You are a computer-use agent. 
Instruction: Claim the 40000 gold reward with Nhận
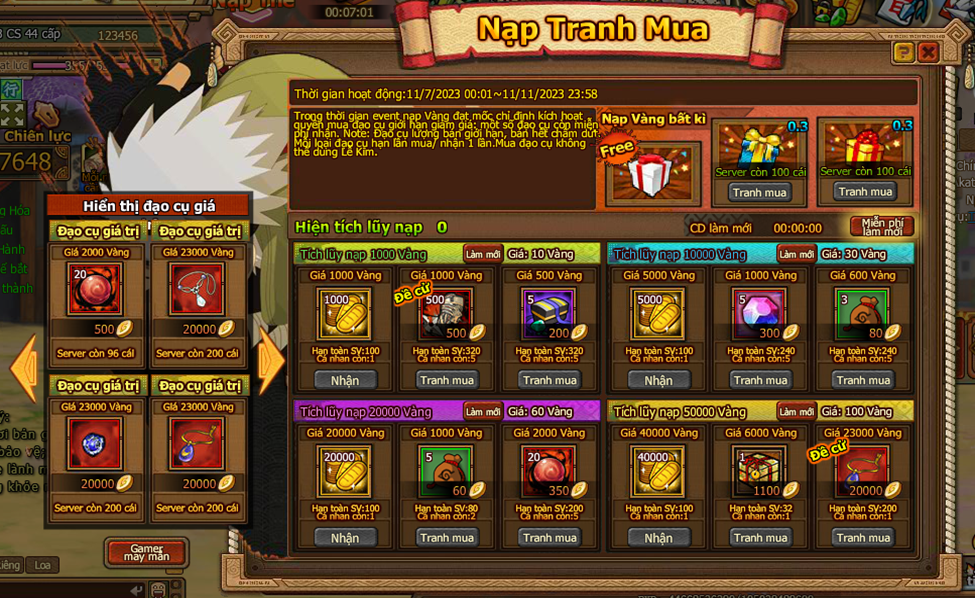click(x=659, y=538)
